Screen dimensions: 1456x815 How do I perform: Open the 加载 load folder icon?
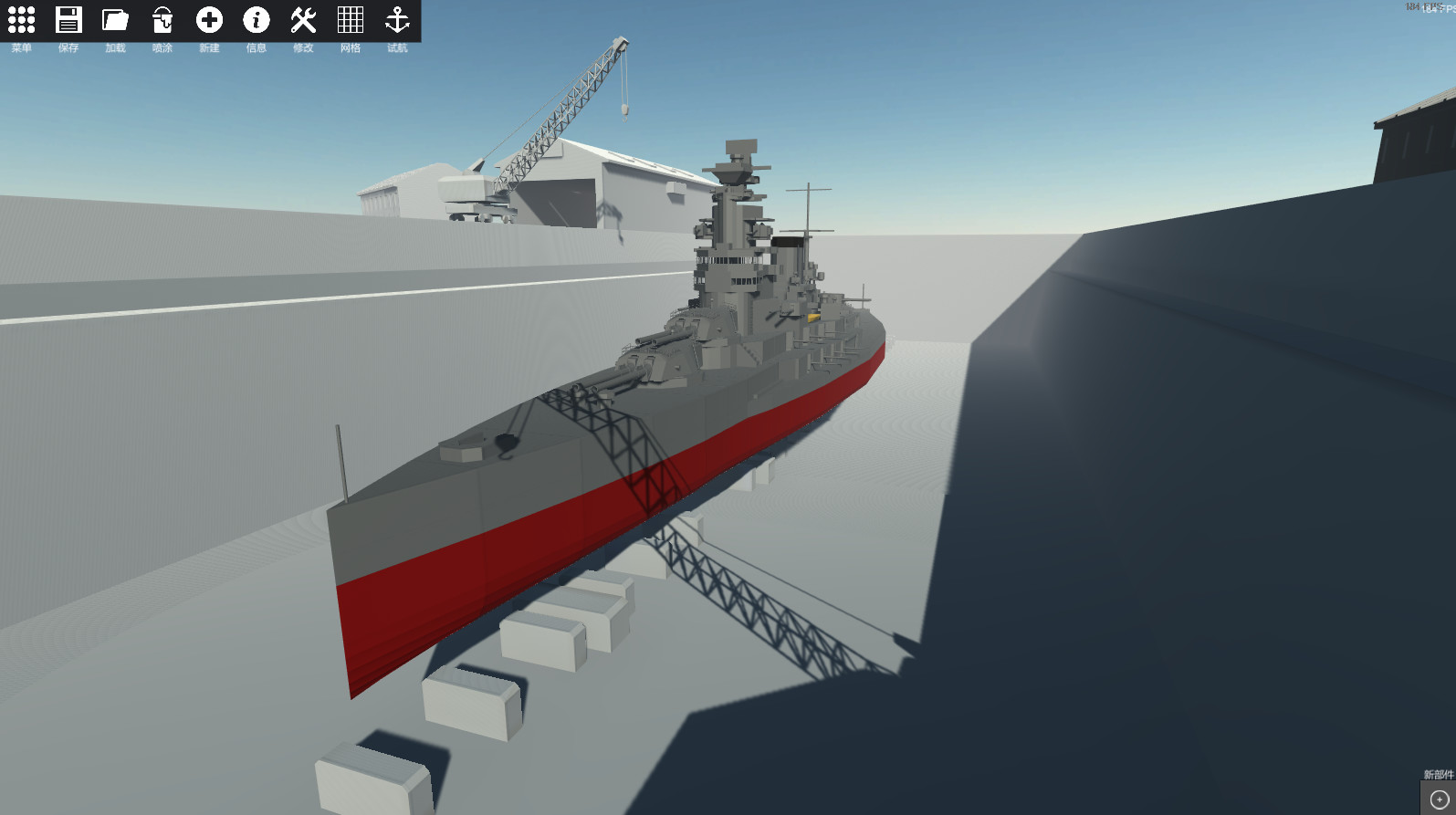[116, 20]
